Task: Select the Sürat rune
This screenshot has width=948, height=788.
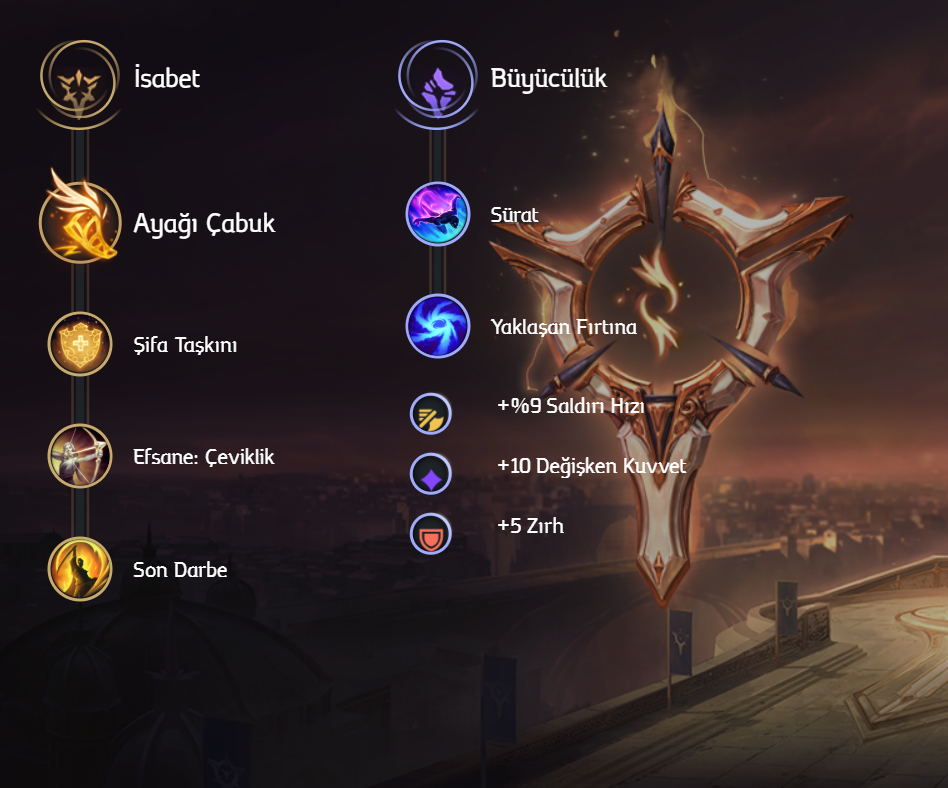Action: coord(437,214)
